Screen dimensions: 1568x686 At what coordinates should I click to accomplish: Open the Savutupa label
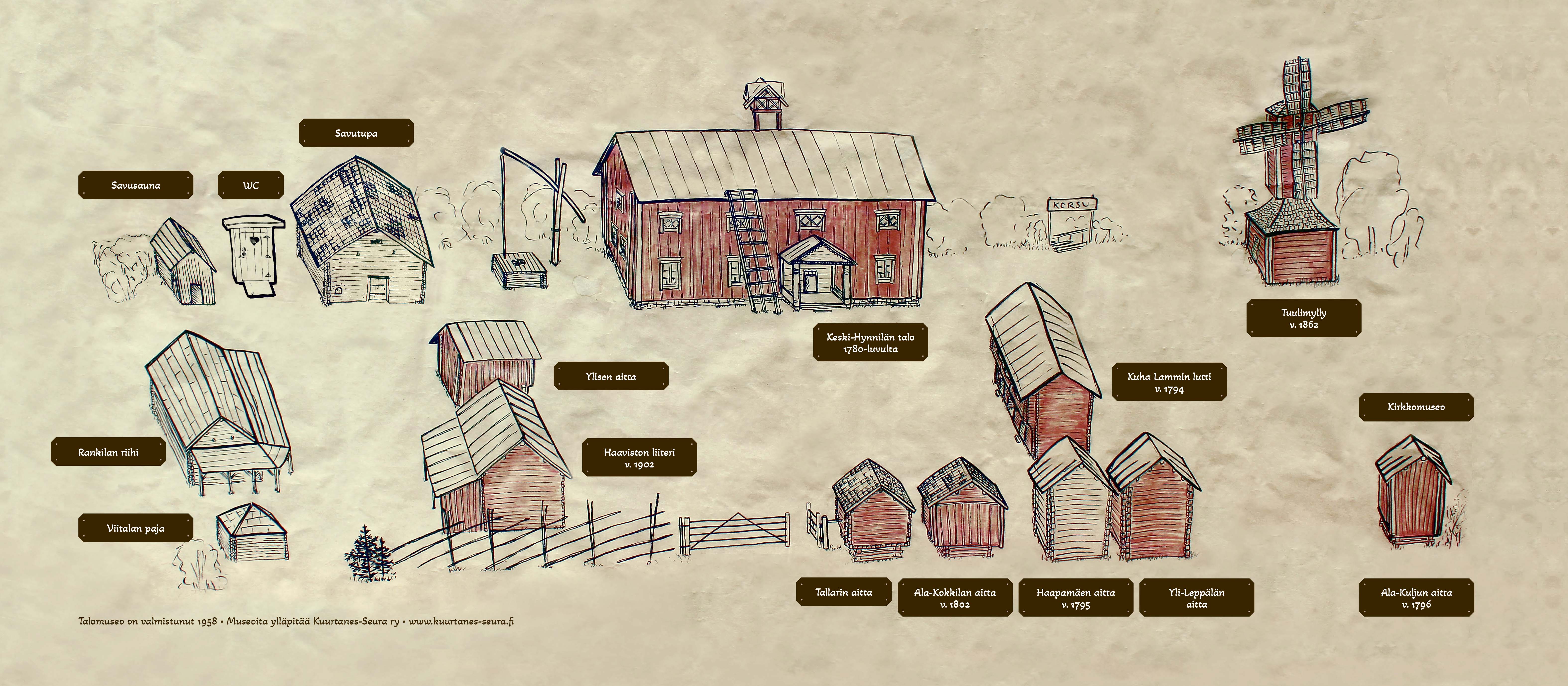356,133
